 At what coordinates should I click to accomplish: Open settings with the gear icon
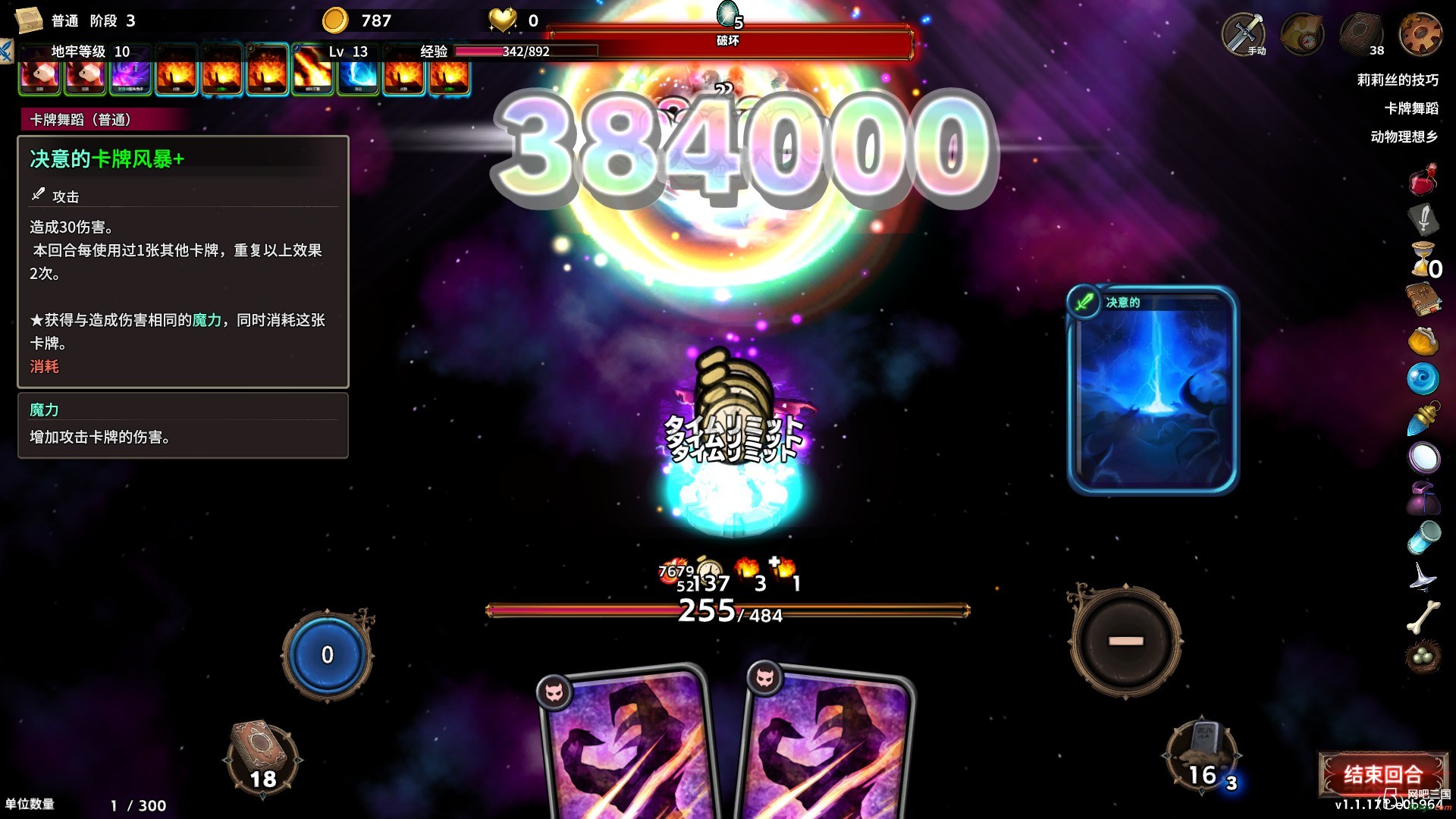click(1420, 35)
